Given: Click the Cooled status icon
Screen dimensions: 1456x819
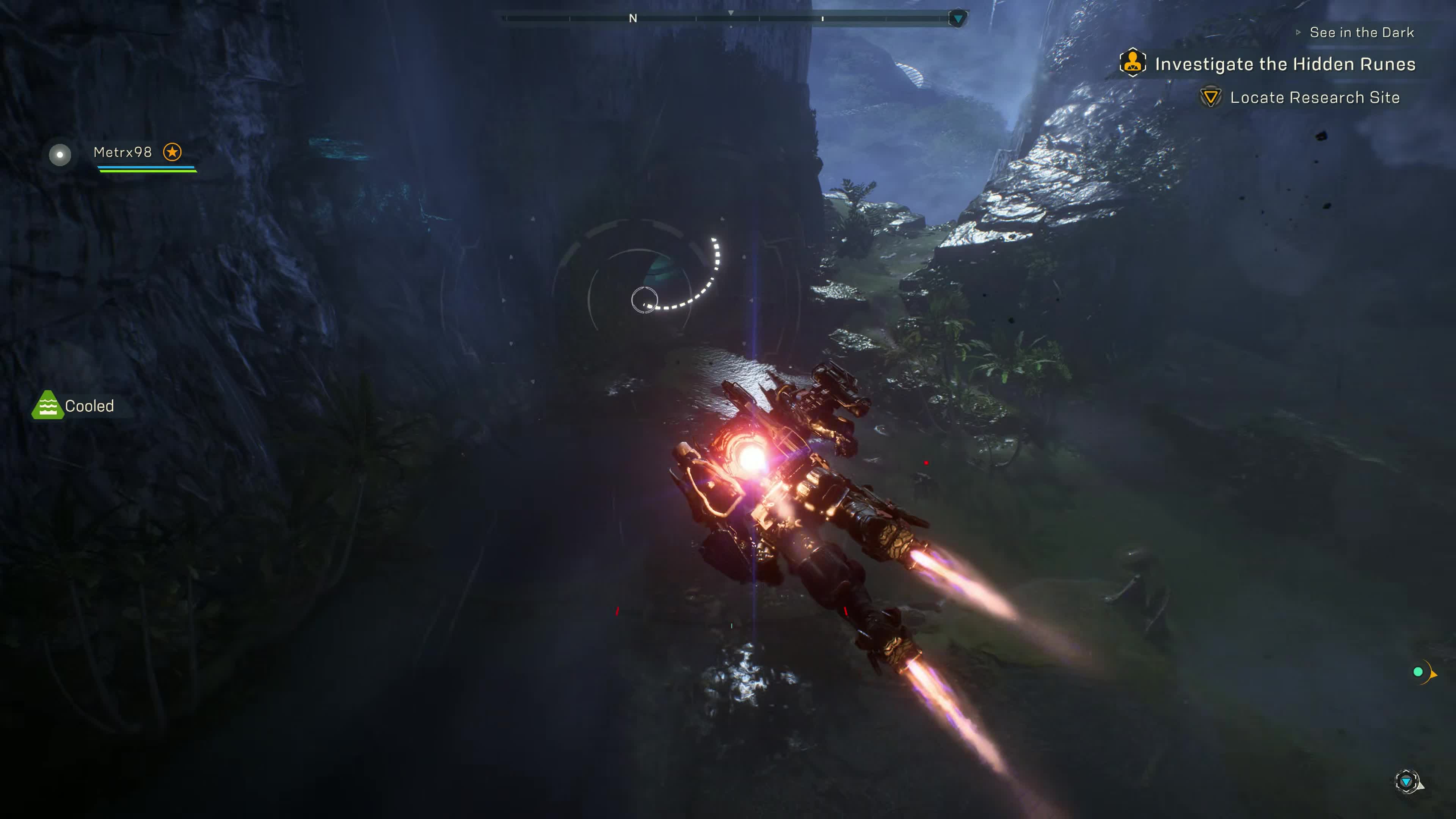Looking at the screenshot, I should click(x=47, y=405).
